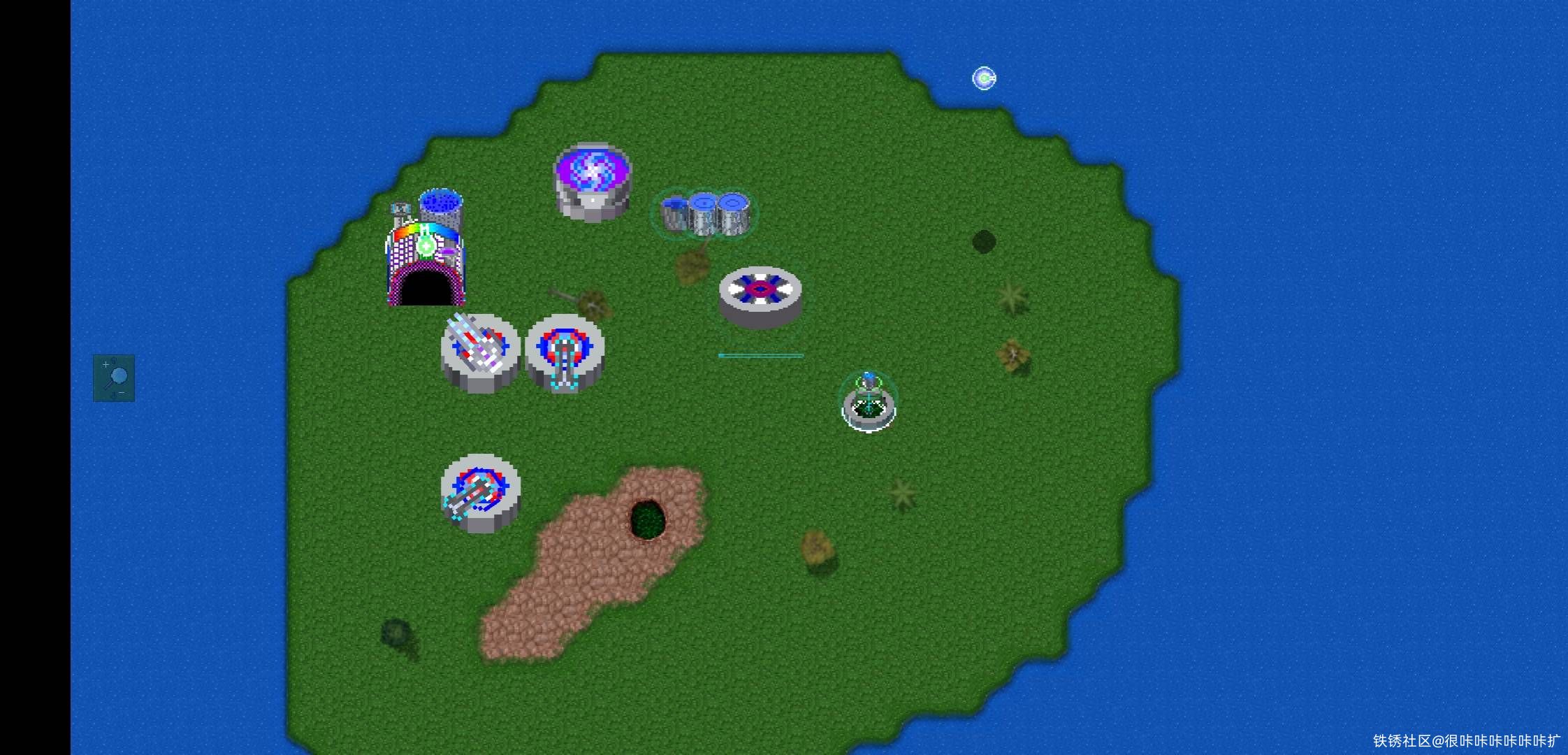Click the green healing cross on the hangar
1568x755 pixels.
point(426,245)
